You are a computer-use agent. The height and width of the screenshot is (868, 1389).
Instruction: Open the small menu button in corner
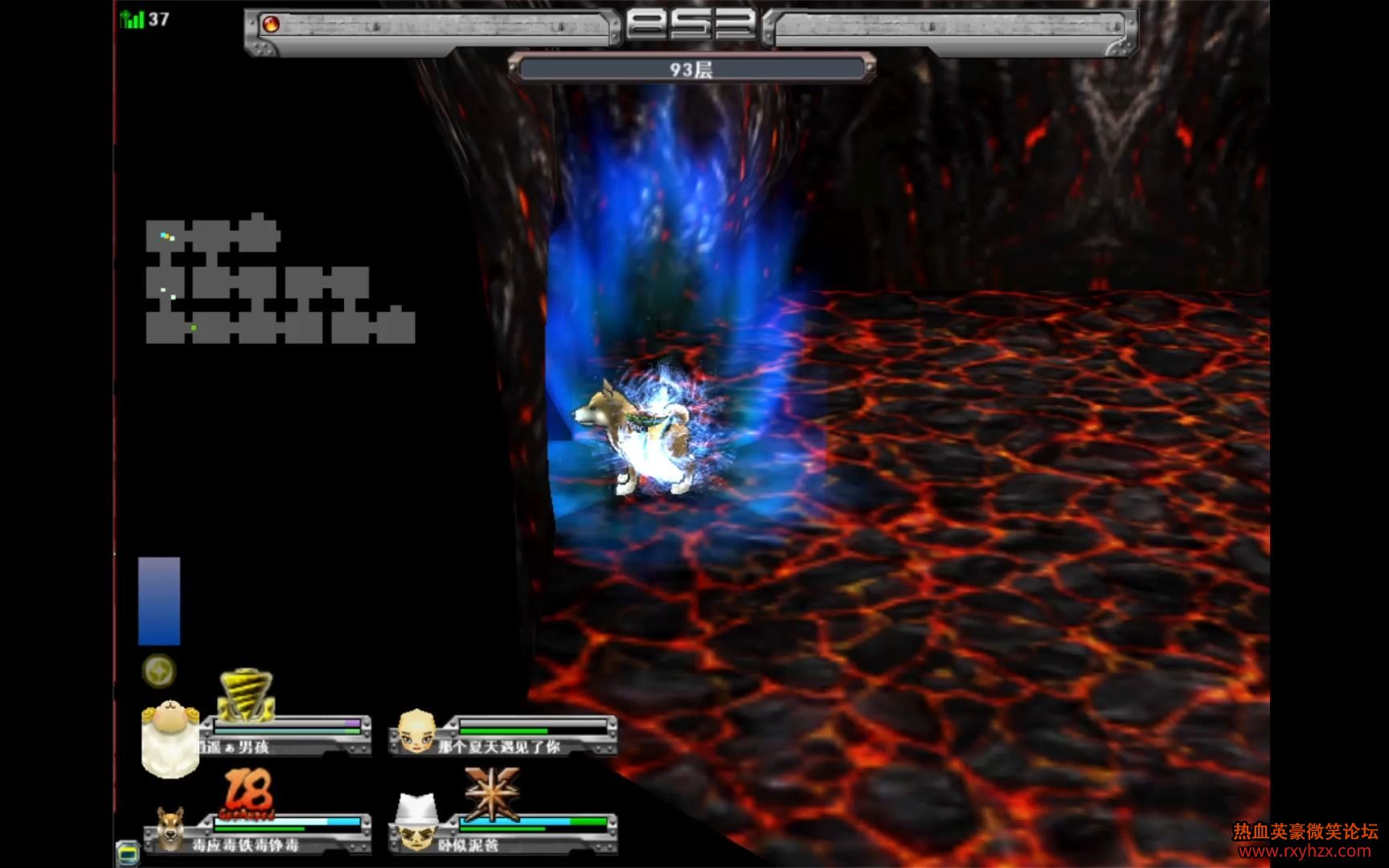(127, 852)
